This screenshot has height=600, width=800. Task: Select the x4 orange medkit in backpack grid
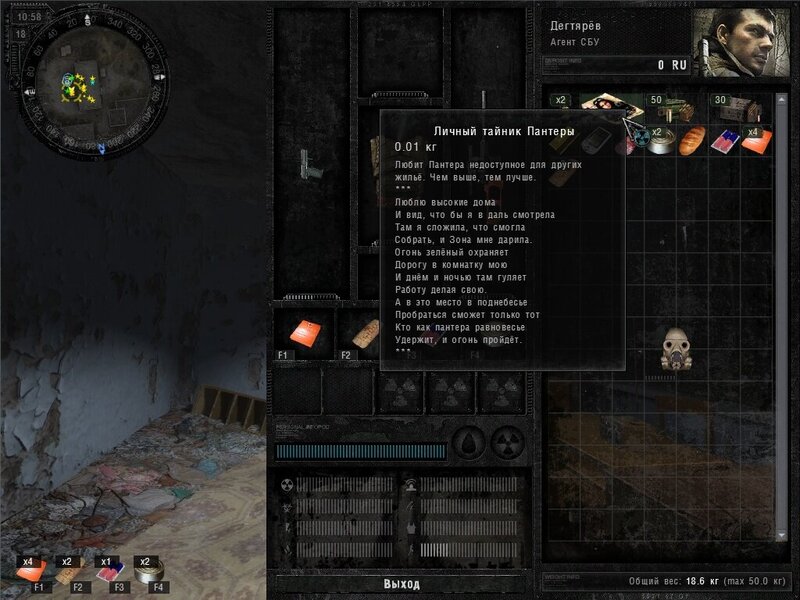pos(757,141)
